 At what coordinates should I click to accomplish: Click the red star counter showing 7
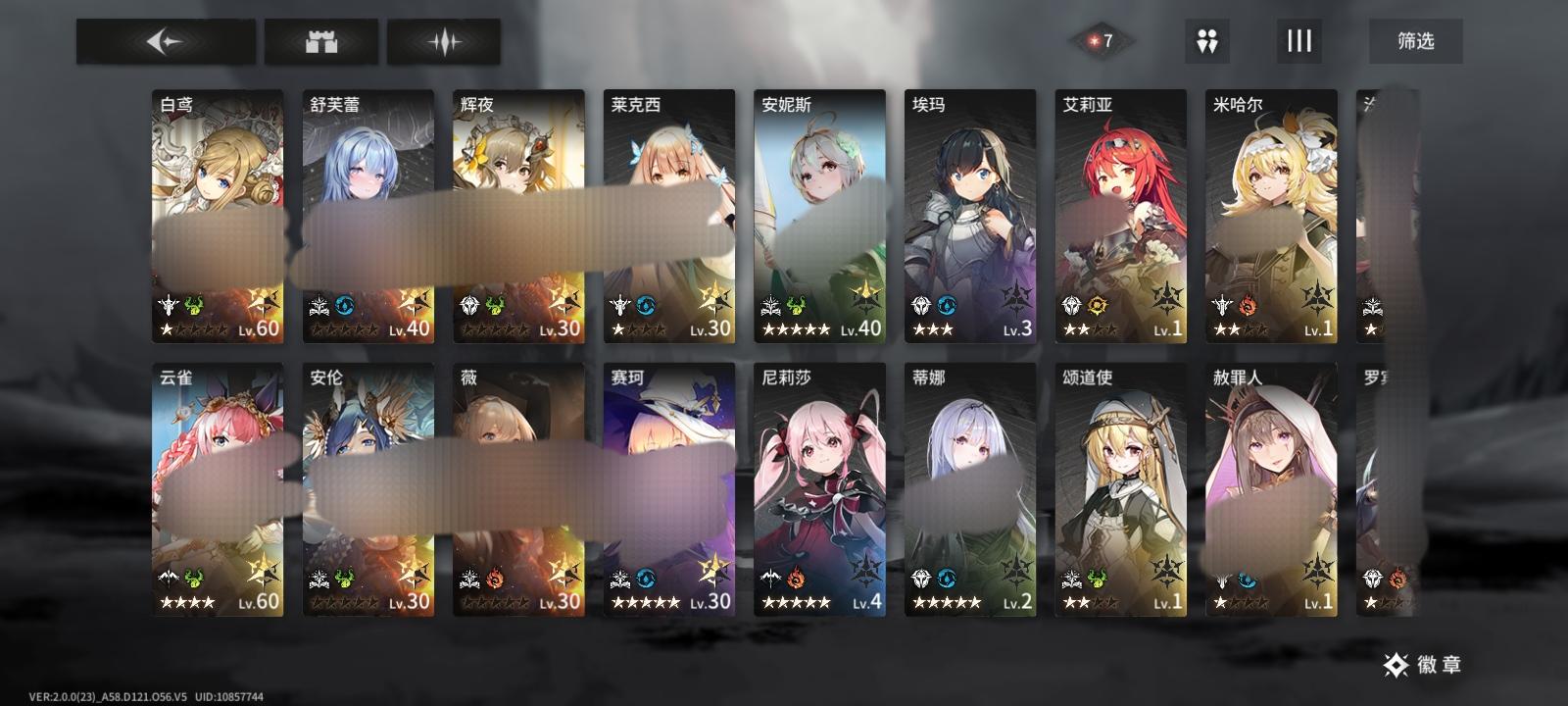(x=1100, y=40)
